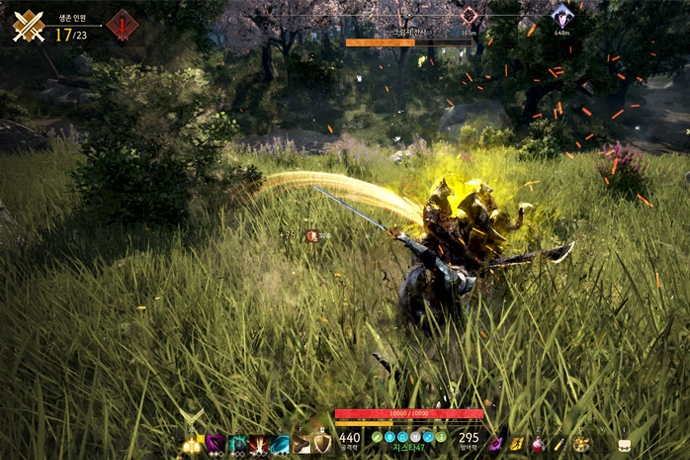
Task: Select the golden ornate item slot
Action: (x=581, y=443)
